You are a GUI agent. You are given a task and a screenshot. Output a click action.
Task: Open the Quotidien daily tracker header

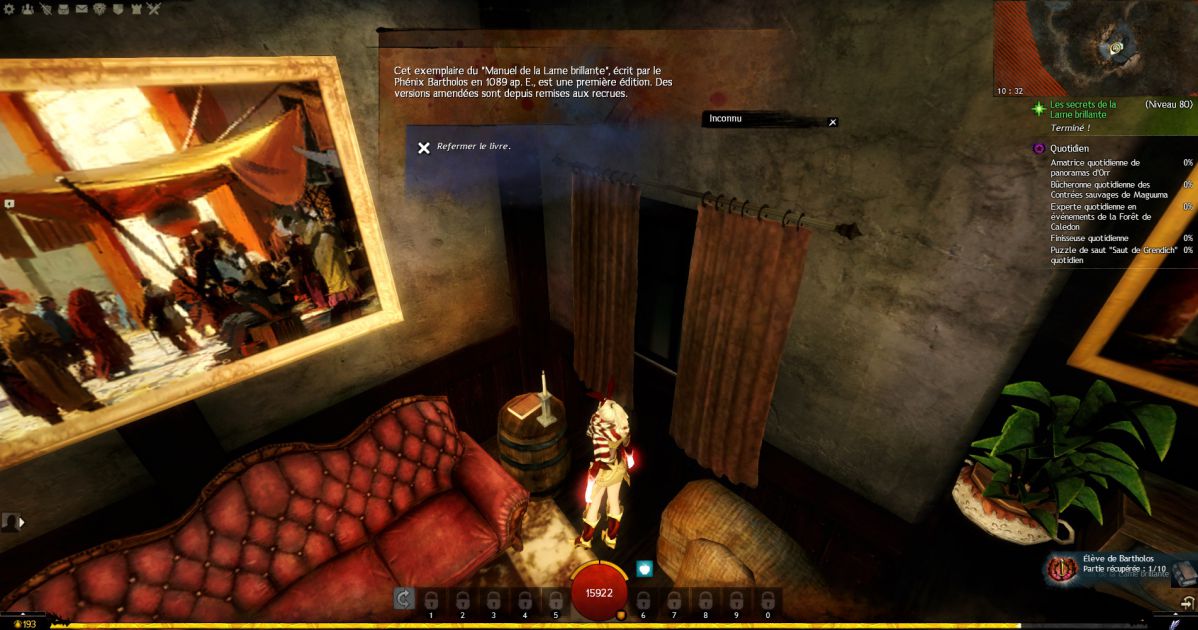tap(1071, 148)
